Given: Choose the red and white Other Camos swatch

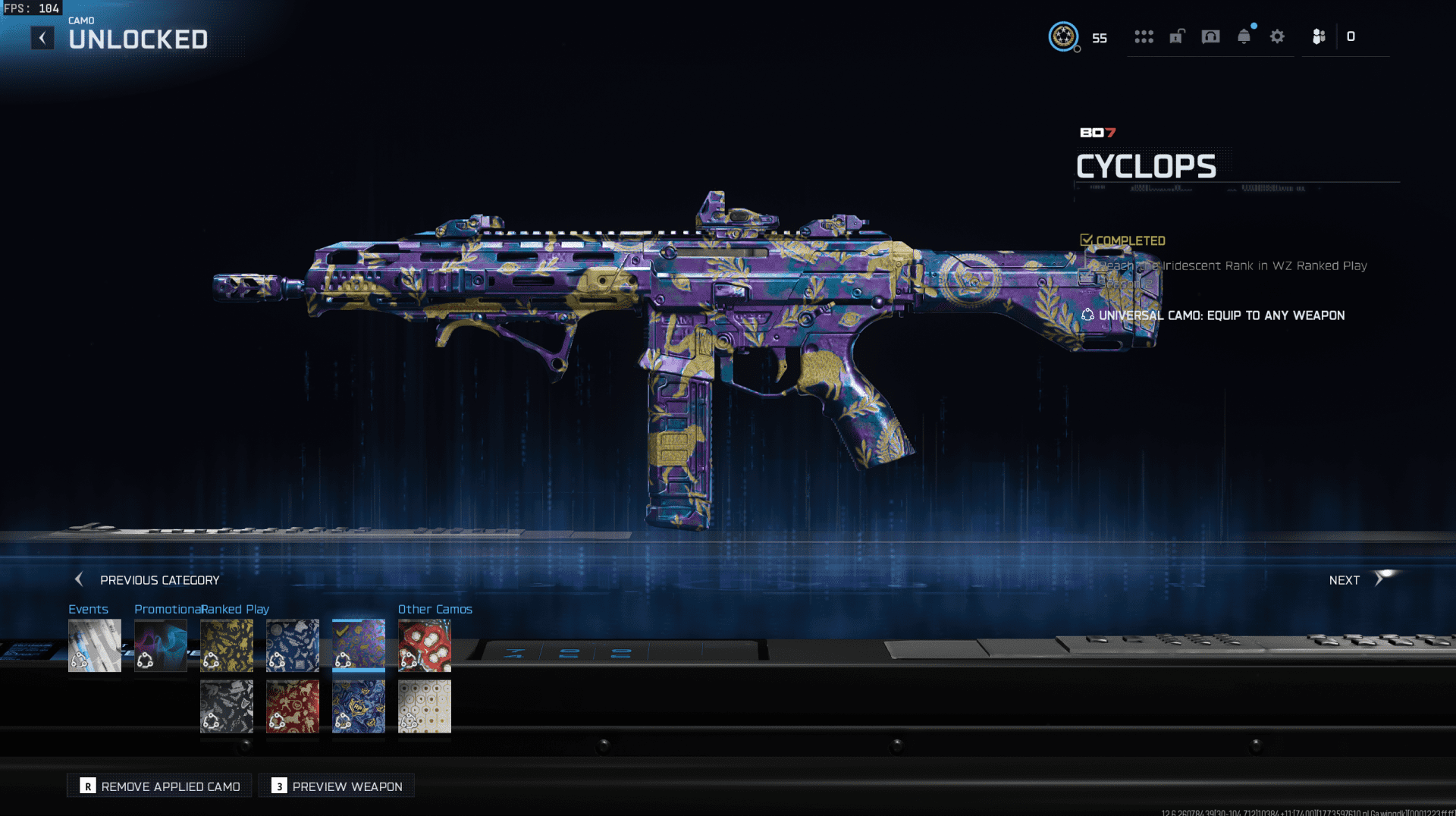Looking at the screenshot, I should 425,645.
